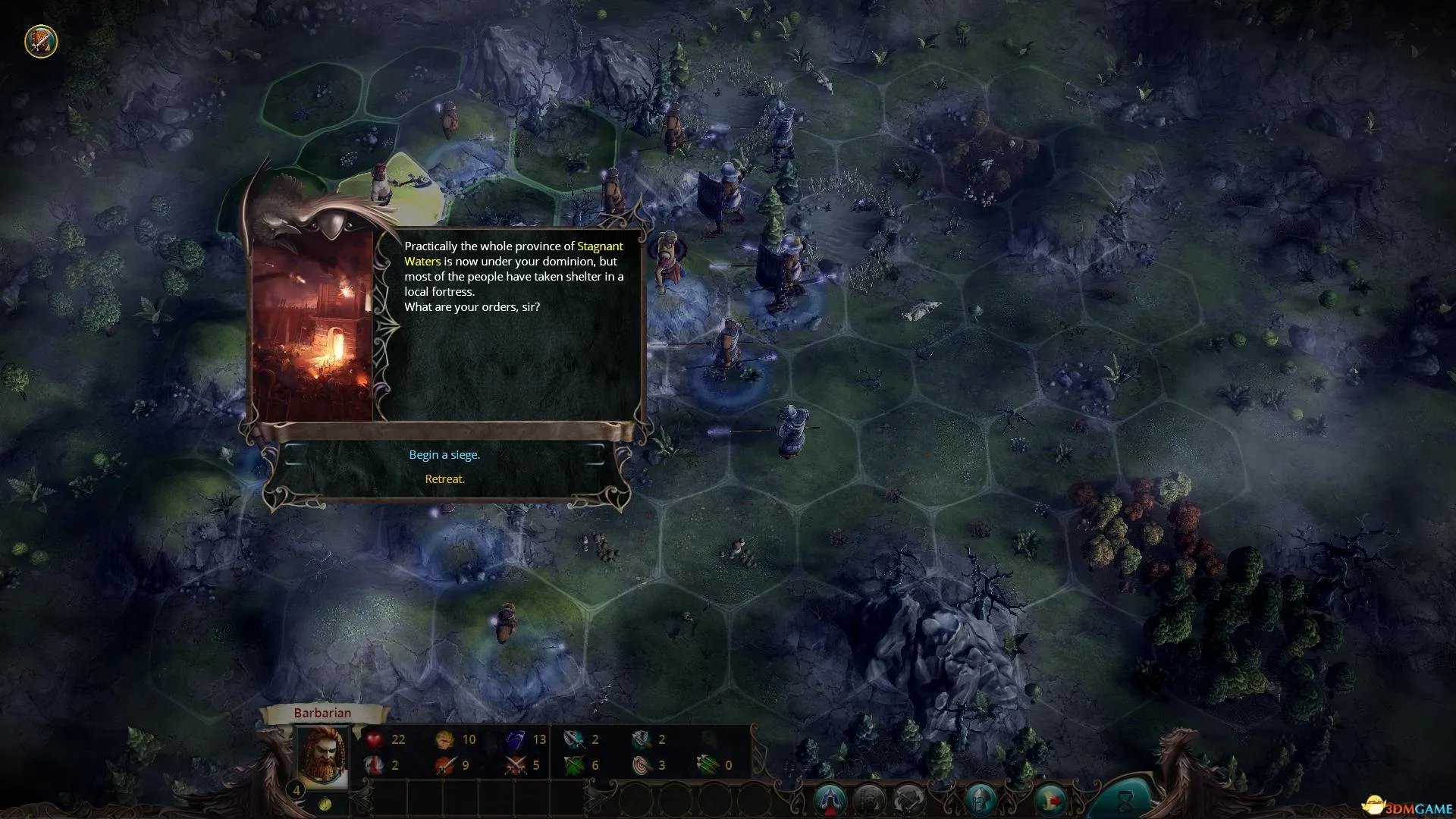The image size is (1456, 819).
Task: End turn with the hourglass button
Action: pyautogui.click(x=1125, y=798)
